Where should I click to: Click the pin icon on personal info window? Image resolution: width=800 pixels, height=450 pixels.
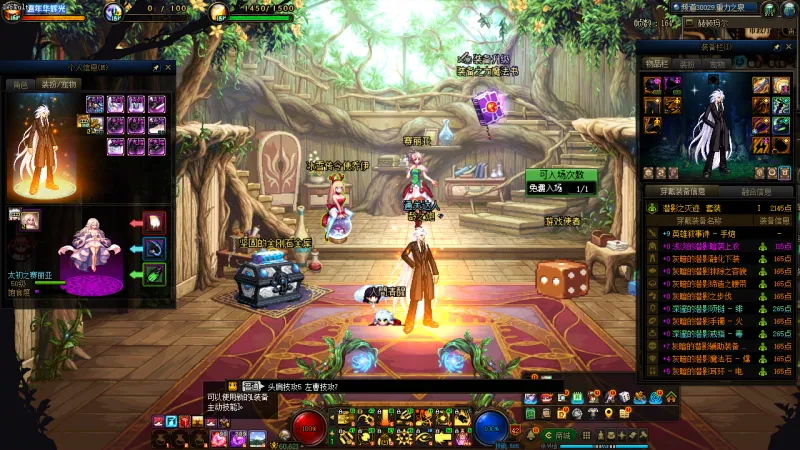156,68
